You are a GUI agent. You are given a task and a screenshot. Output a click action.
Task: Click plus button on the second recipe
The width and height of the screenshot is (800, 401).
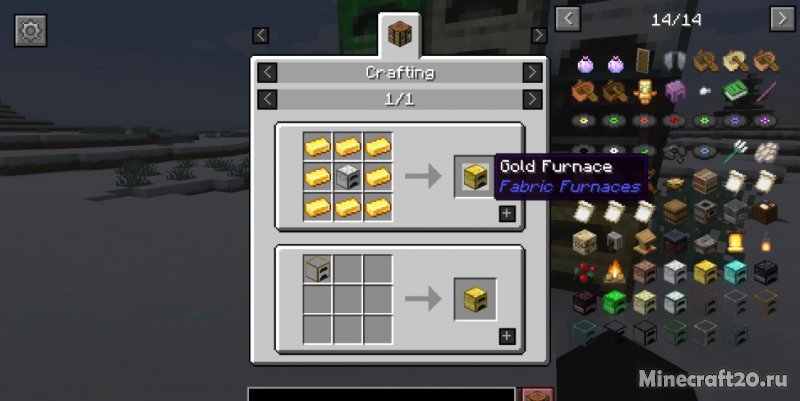(x=507, y=336)
